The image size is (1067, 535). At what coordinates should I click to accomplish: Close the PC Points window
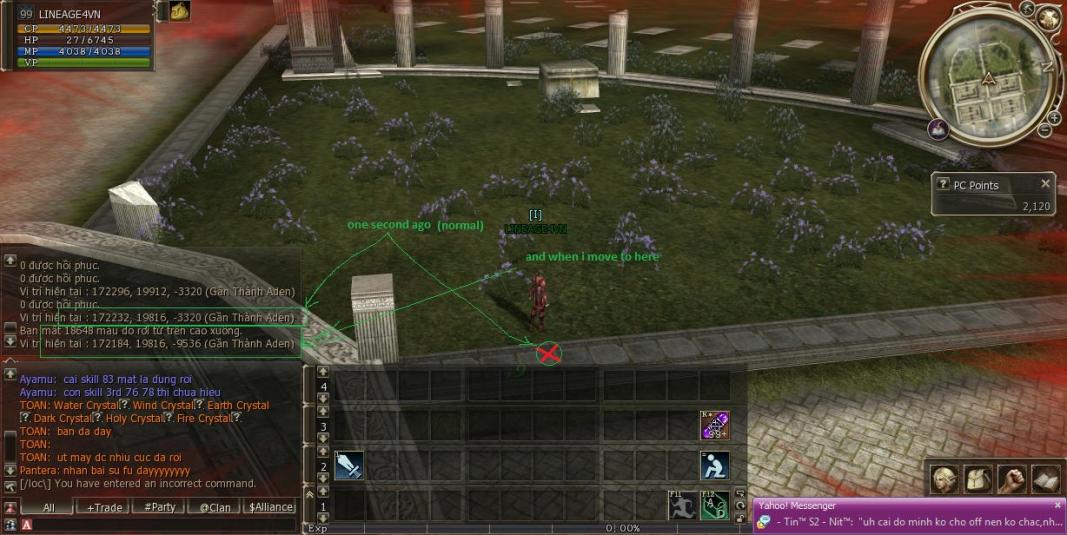pos(1046,184)
